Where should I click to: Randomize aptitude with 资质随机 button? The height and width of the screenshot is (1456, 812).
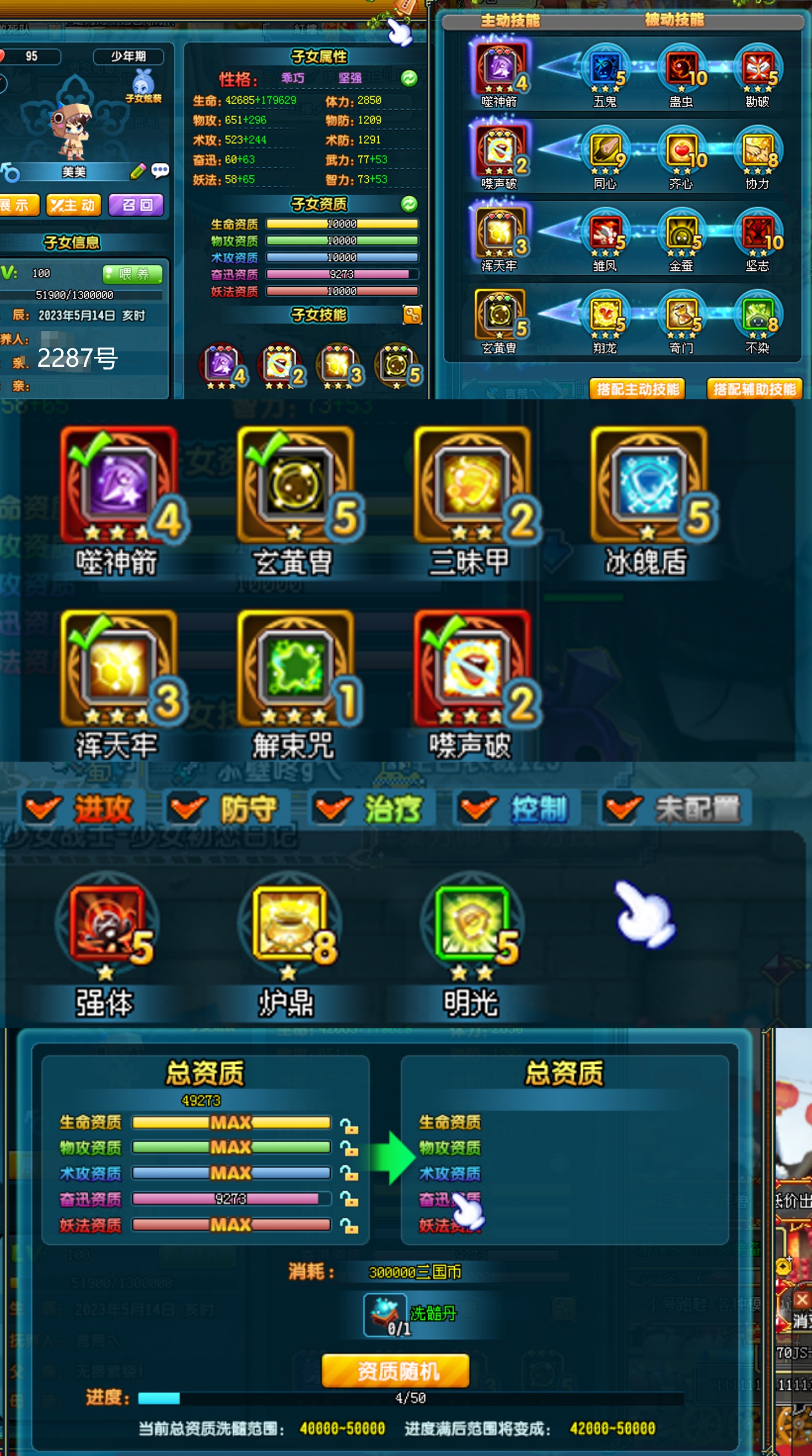coord(396,1371)
